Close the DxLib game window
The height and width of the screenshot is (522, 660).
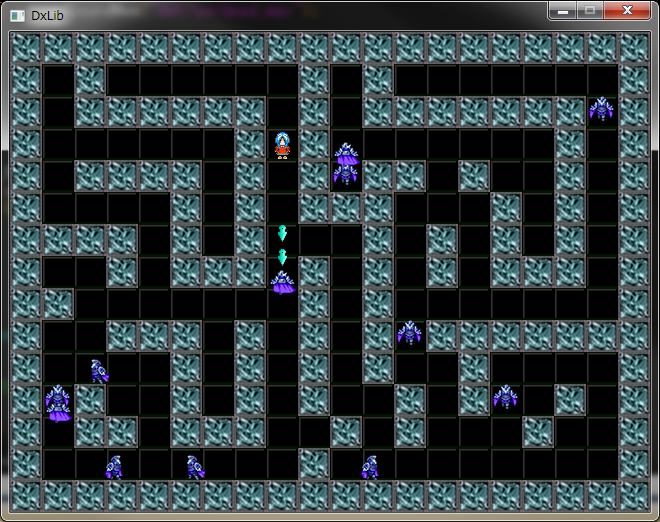click(627, 10)
